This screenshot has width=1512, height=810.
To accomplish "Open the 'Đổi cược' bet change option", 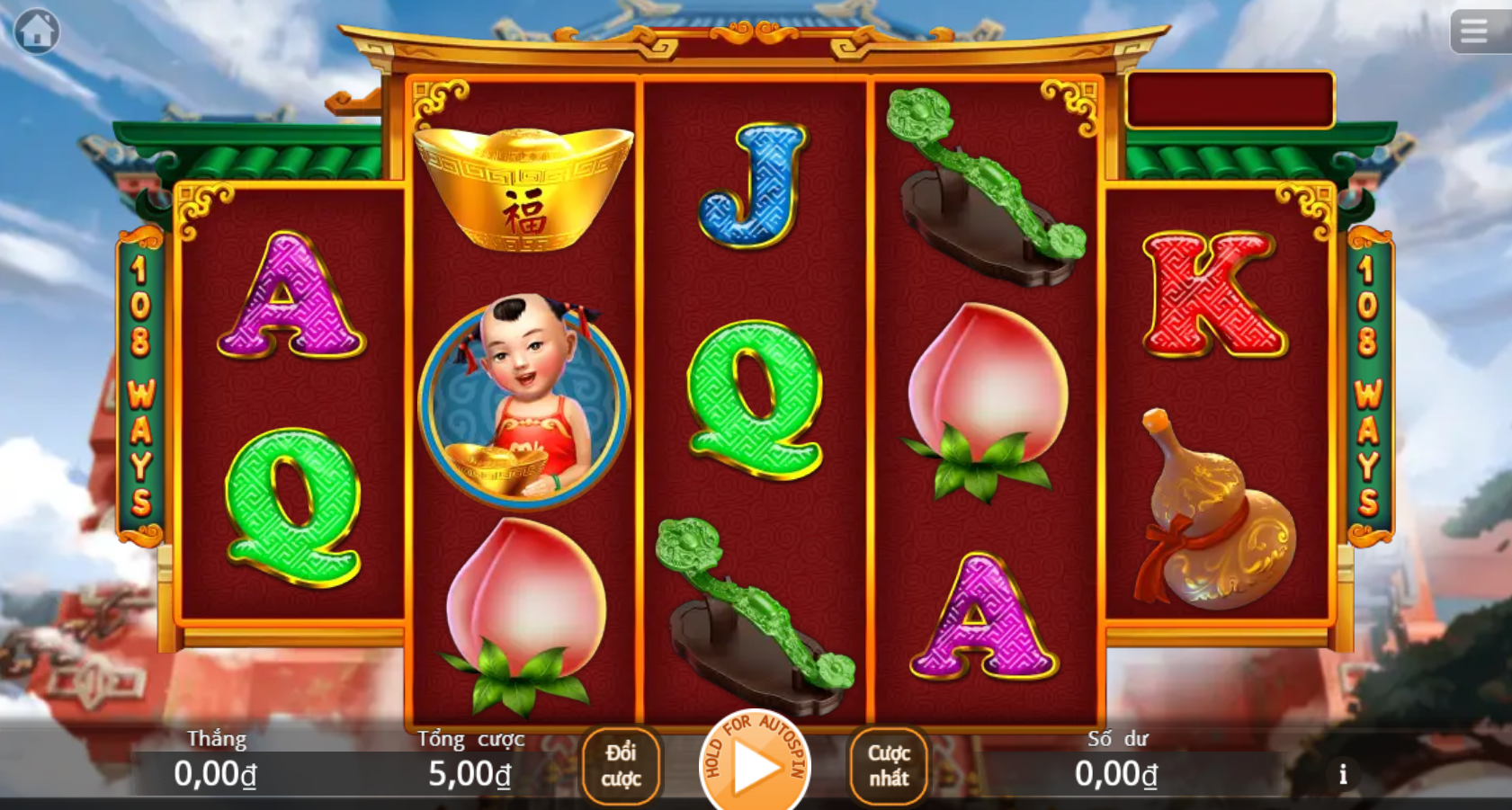I will (621, 765).
